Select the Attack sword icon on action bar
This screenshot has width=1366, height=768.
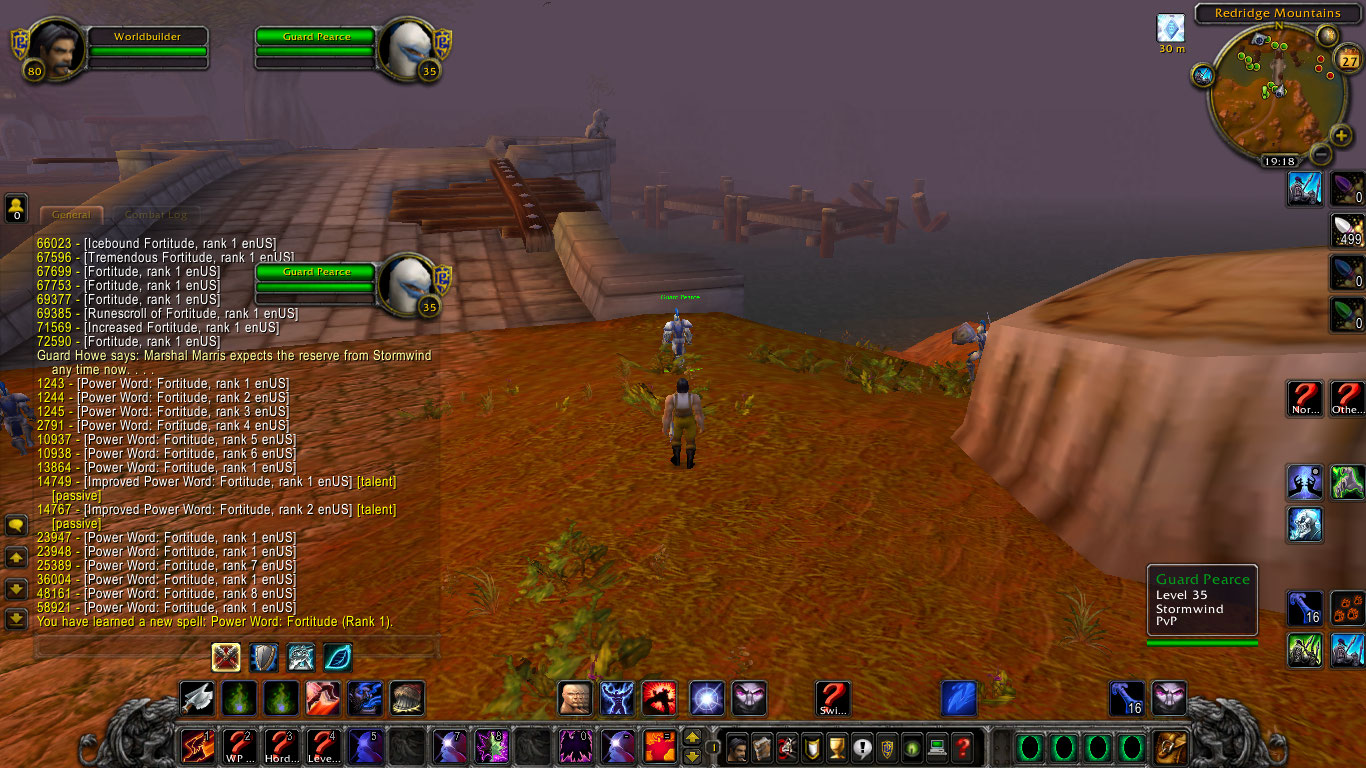[x=196, y=698]
